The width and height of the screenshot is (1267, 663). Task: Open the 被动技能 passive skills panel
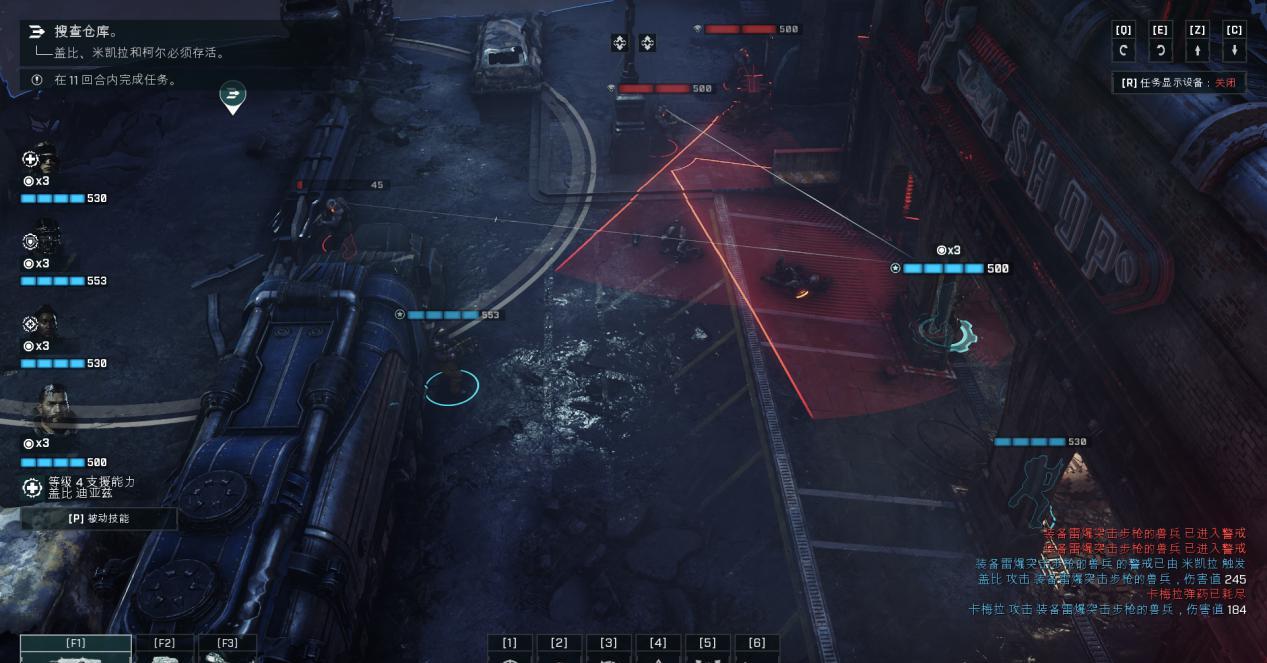tap(99, 518)
